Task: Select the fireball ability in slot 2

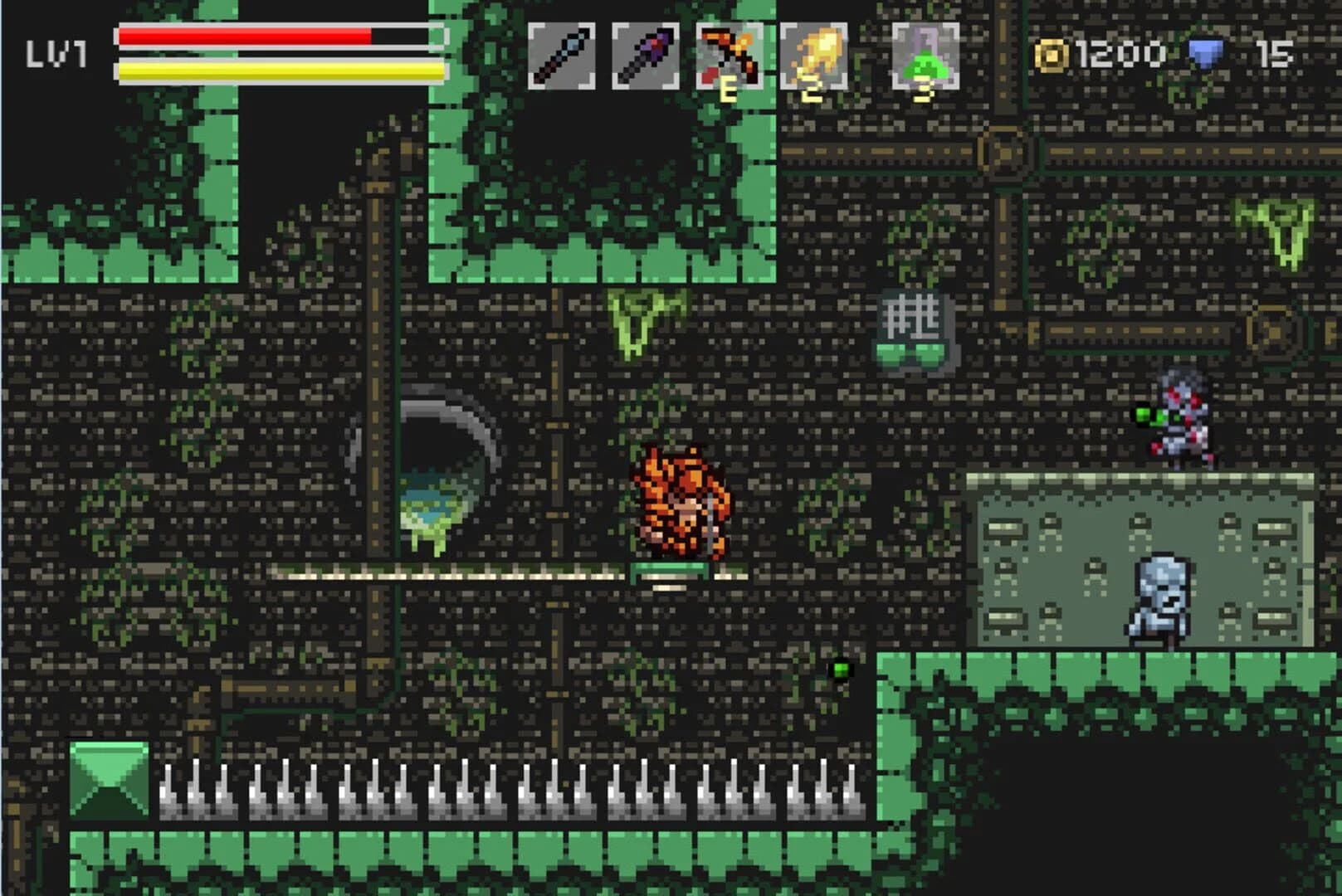Action: (x=812, y=54)
